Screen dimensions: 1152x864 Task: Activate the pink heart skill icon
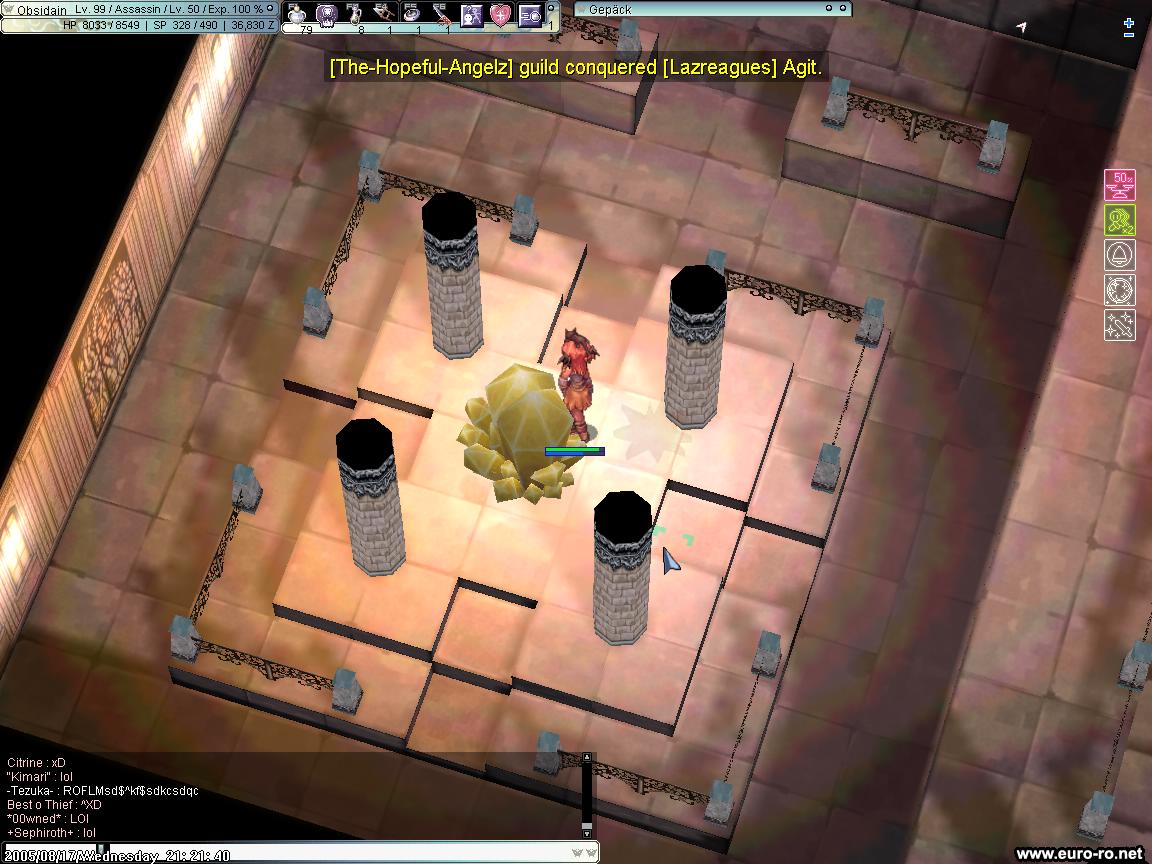click(501, 14)
